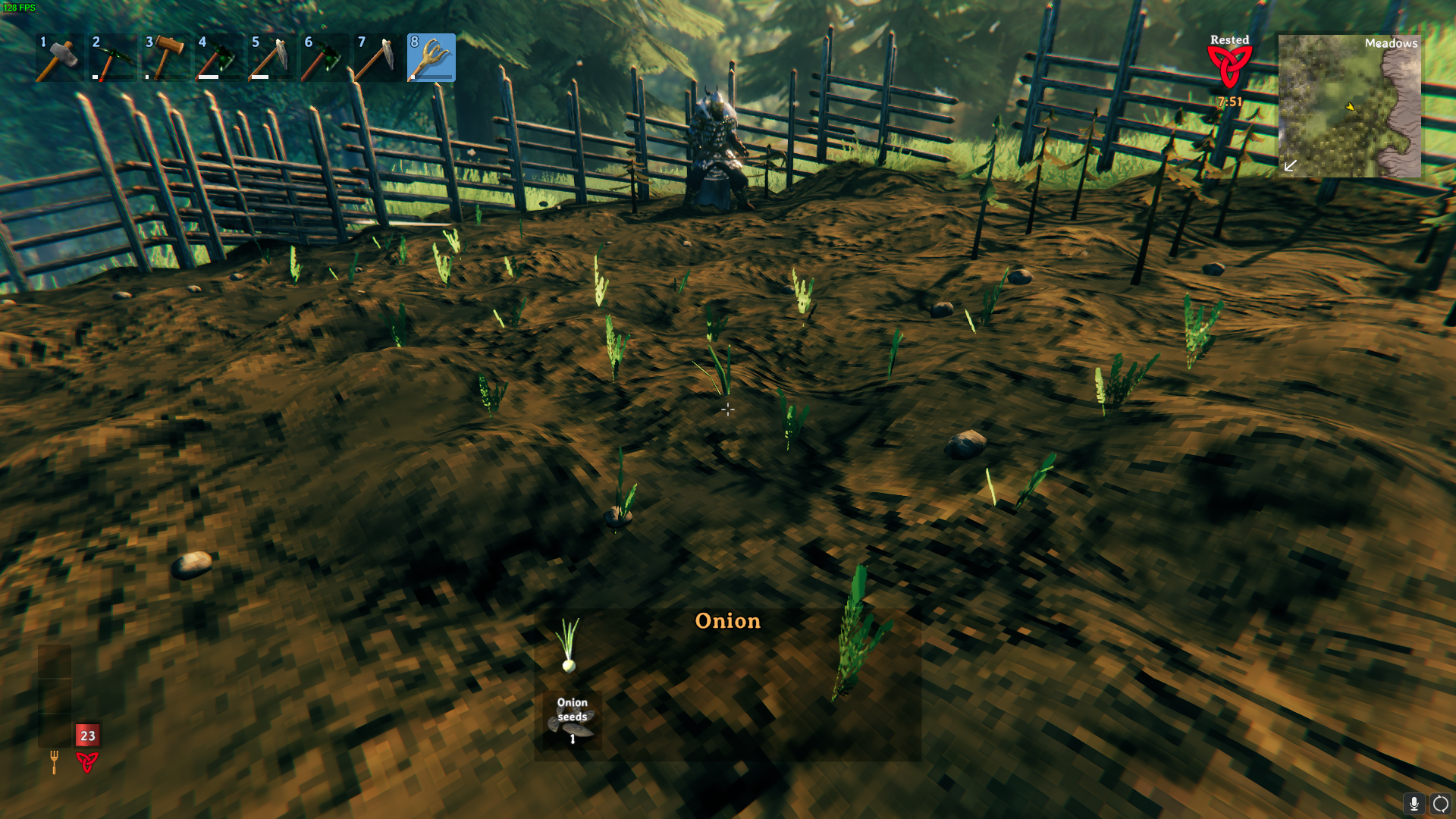
Task: Equip the pickaxe in hotbar slot 2
Action: click(x=112, y=58)
